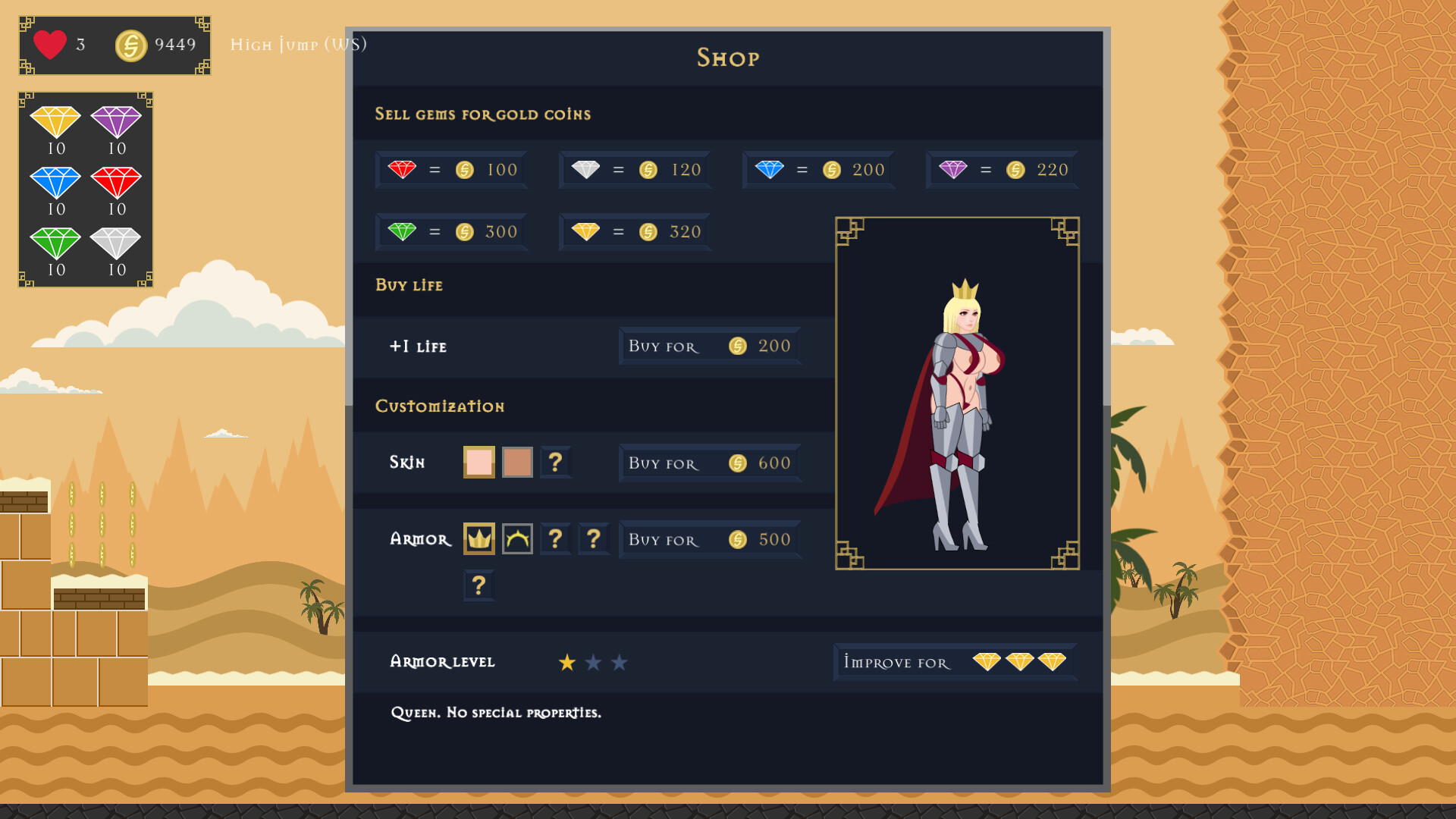
Task: Buy one life for 200 coins
Action: [x=709, y=346]
